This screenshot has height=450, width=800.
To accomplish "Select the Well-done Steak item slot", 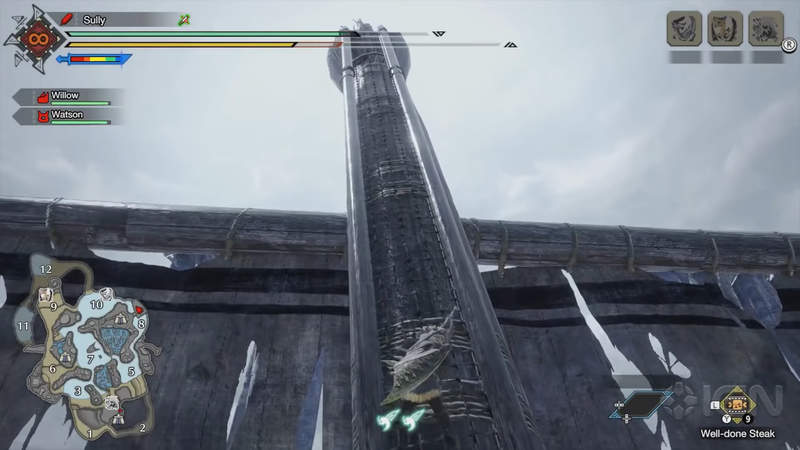I will 737,405.
